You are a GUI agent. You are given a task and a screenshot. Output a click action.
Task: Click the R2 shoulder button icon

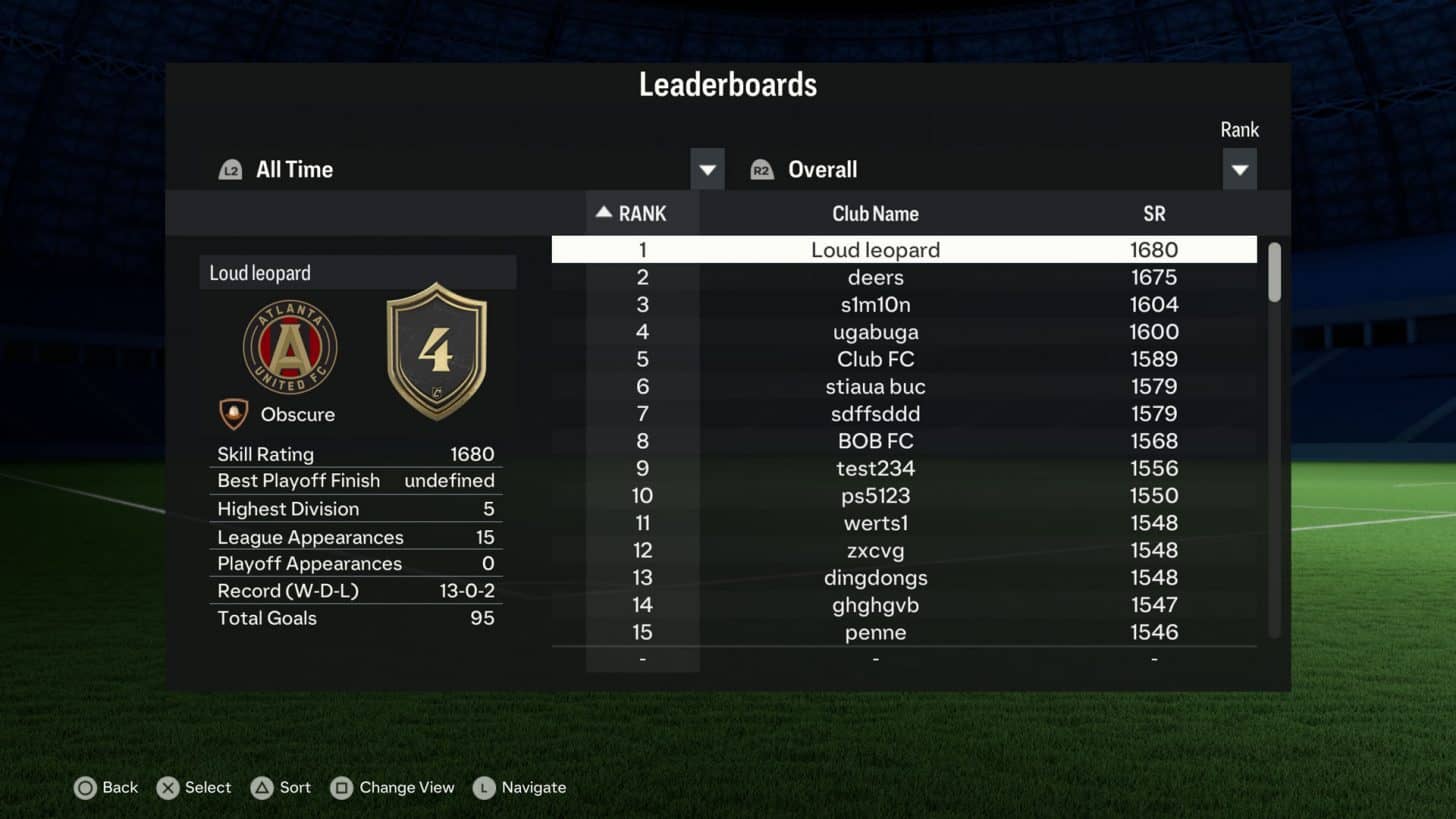[762, 169]
